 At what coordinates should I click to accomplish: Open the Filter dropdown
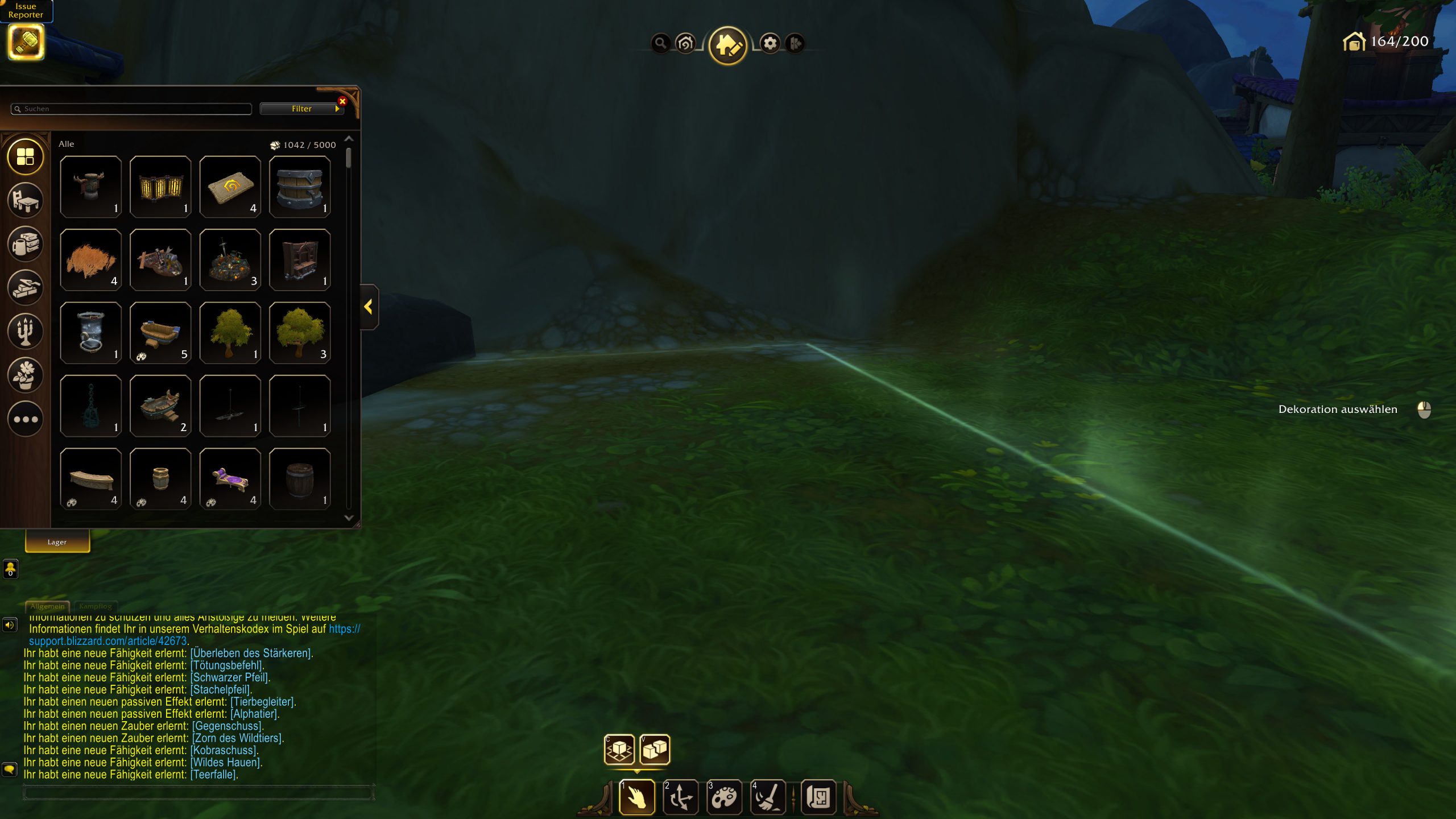point(301,109)
